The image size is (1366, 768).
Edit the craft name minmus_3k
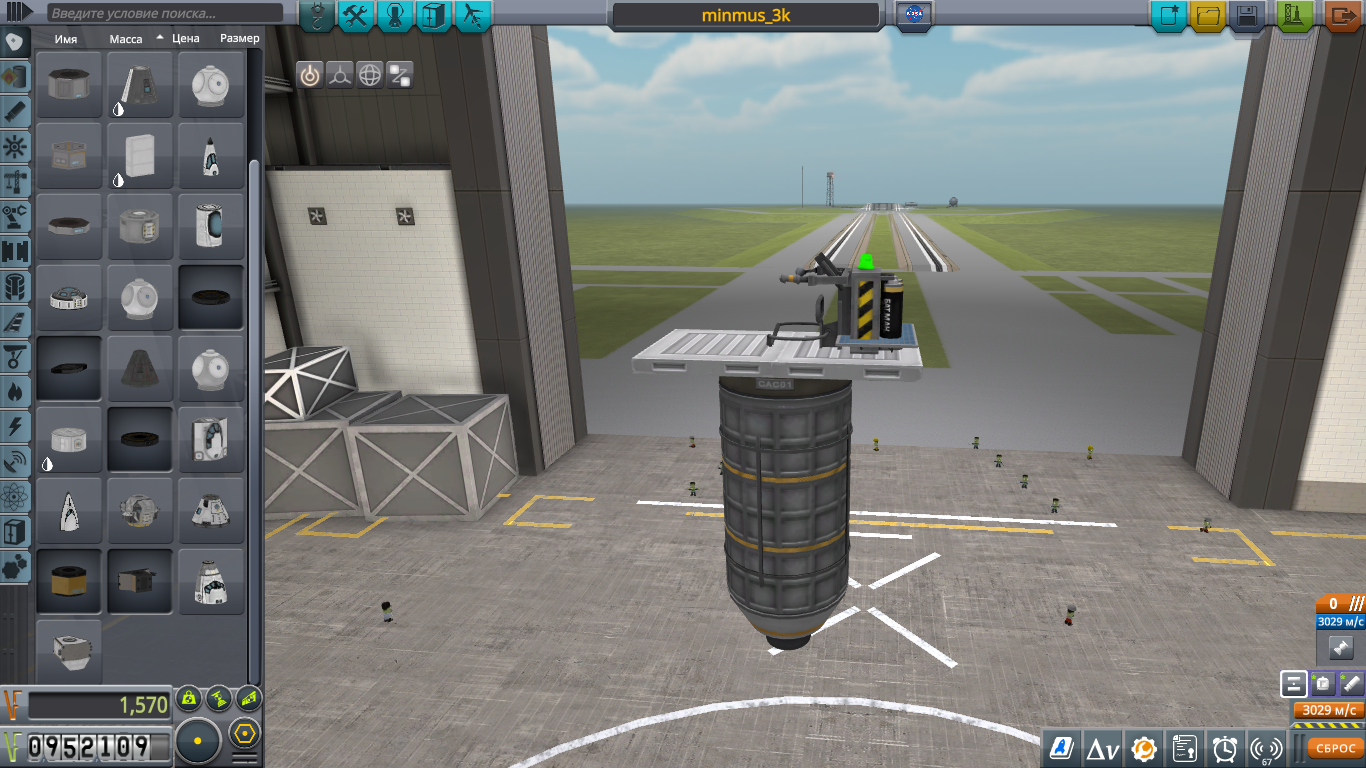click(746, 16)
